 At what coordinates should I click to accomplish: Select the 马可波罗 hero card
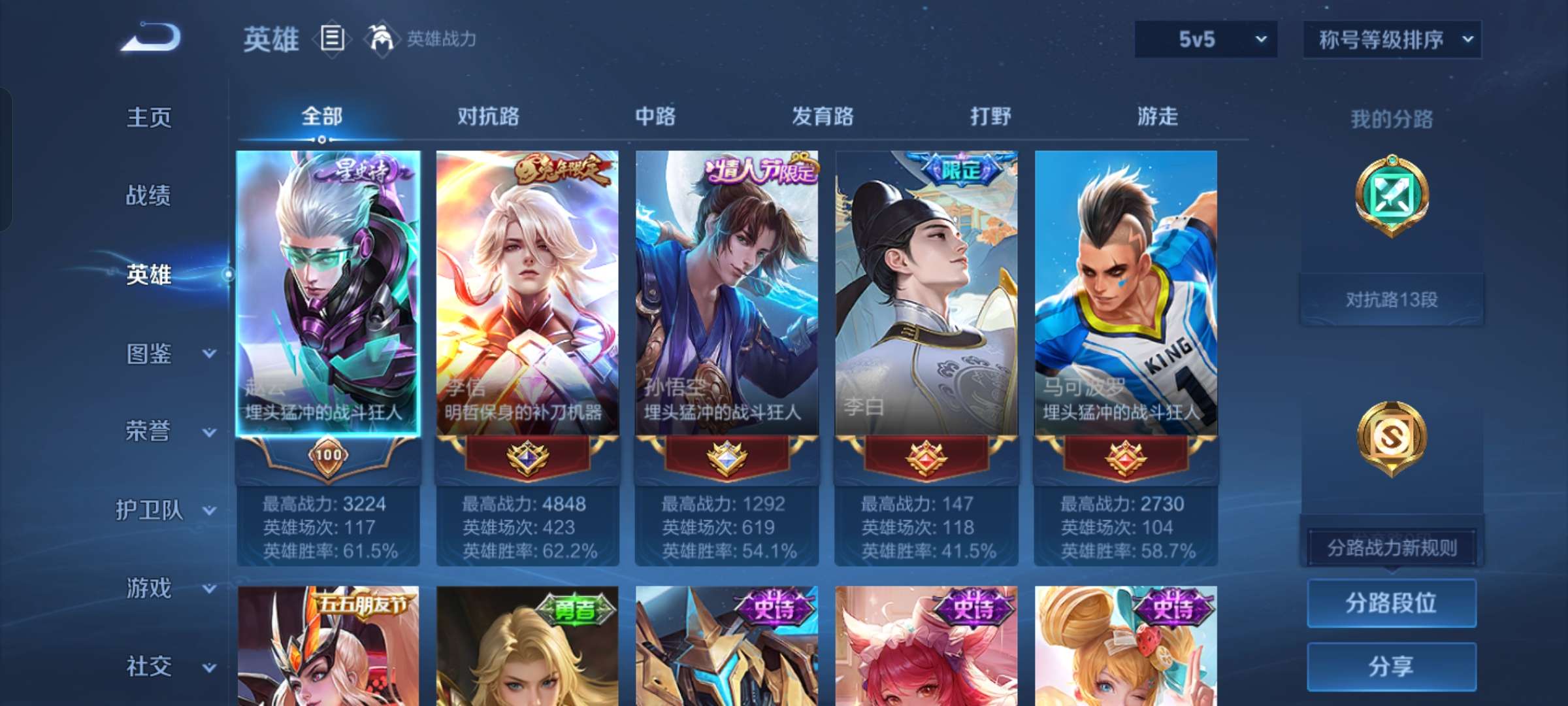pos(1124,294)
